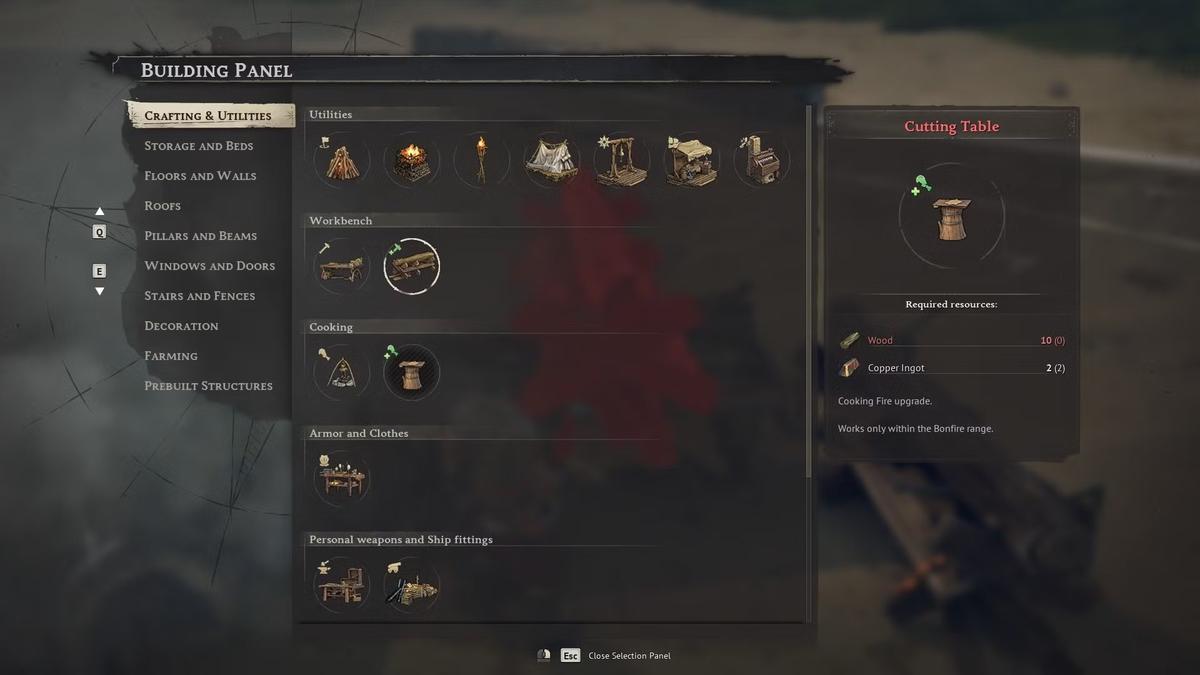This screenshot has width=1200, height=675.
Task: Choose the Roofs category
Action: coord(162,206)
